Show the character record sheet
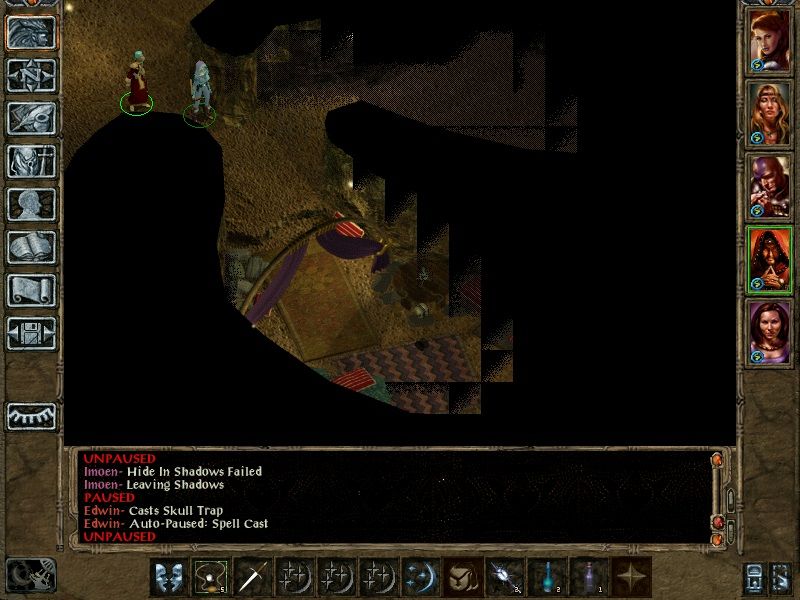 click(x=31, y=204)
